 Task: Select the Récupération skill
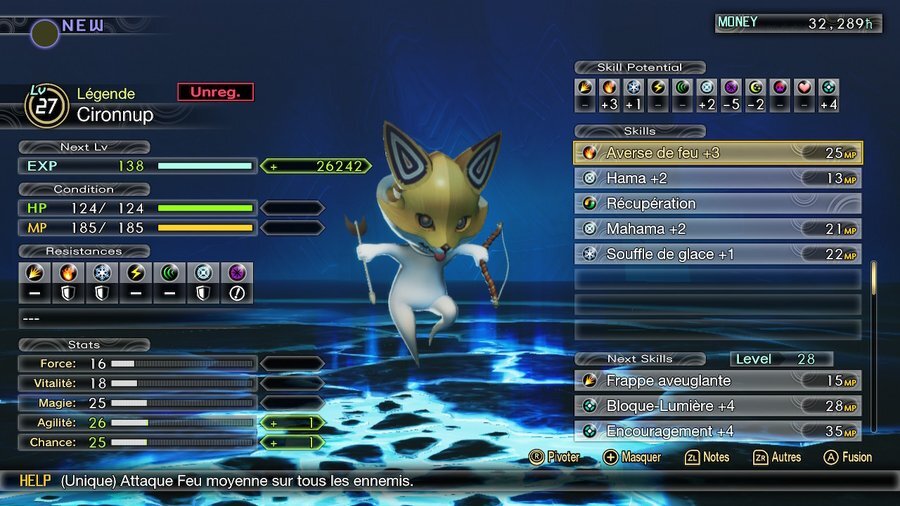tap(717, 204)
